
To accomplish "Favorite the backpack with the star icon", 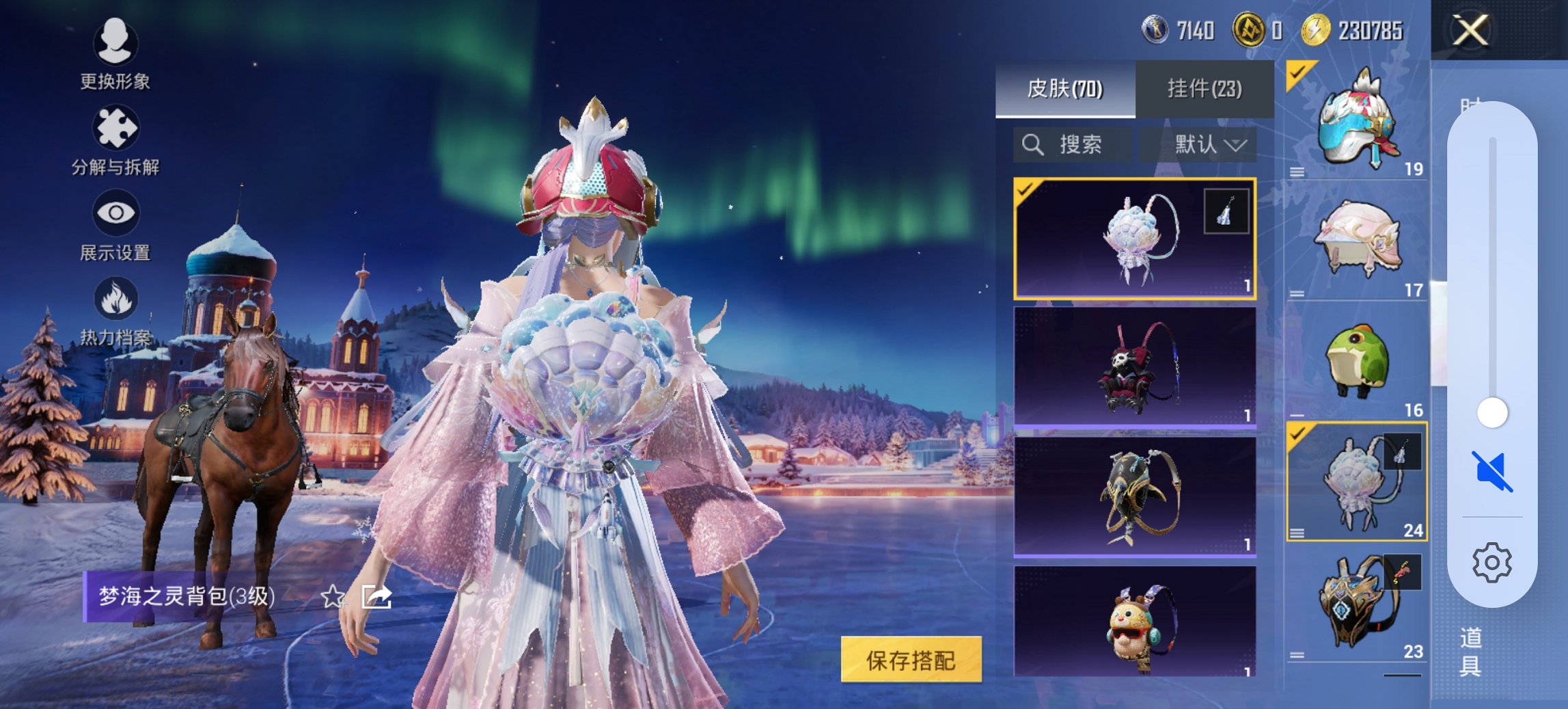I will coord(333,597).
